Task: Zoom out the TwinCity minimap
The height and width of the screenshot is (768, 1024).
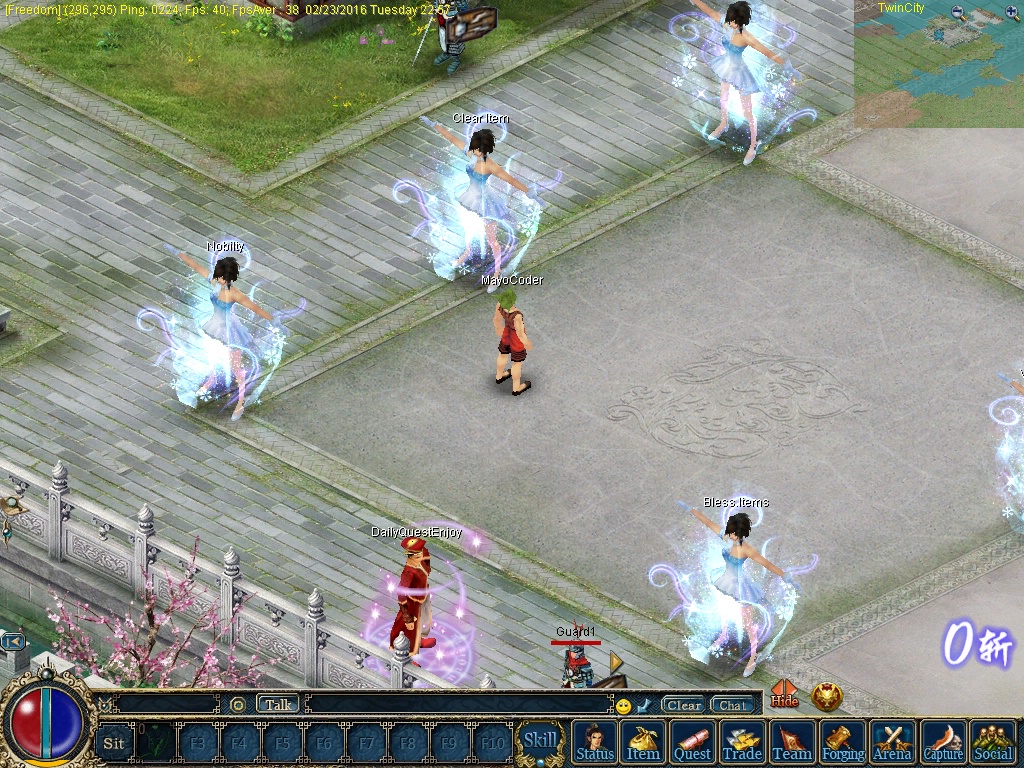Action: click(959, 13)
